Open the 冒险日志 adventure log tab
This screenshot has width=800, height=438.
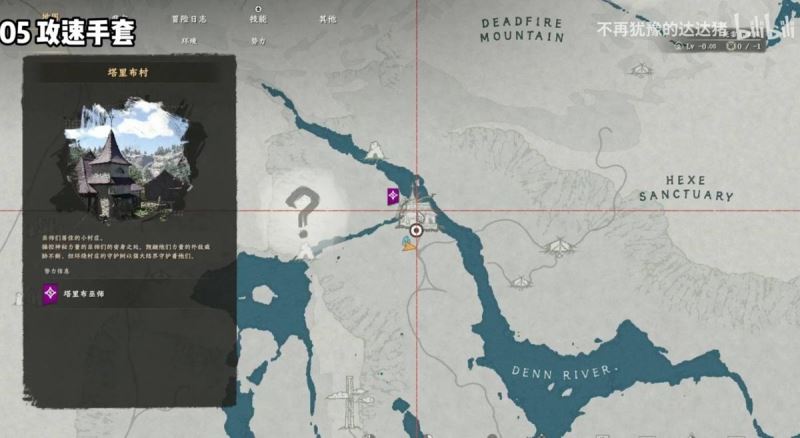188,19
